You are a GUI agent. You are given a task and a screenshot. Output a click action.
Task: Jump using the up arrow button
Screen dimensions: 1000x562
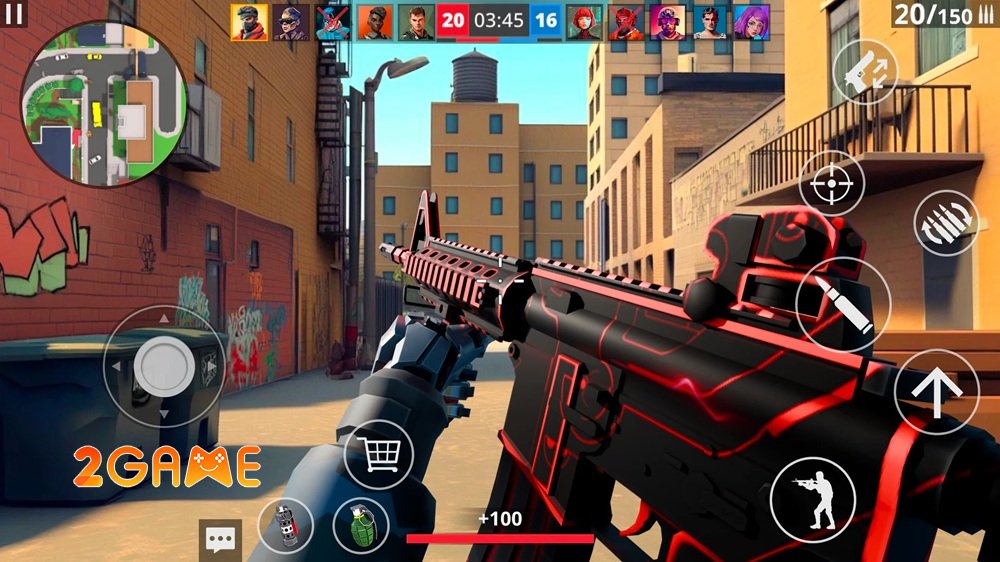point(936,391)
